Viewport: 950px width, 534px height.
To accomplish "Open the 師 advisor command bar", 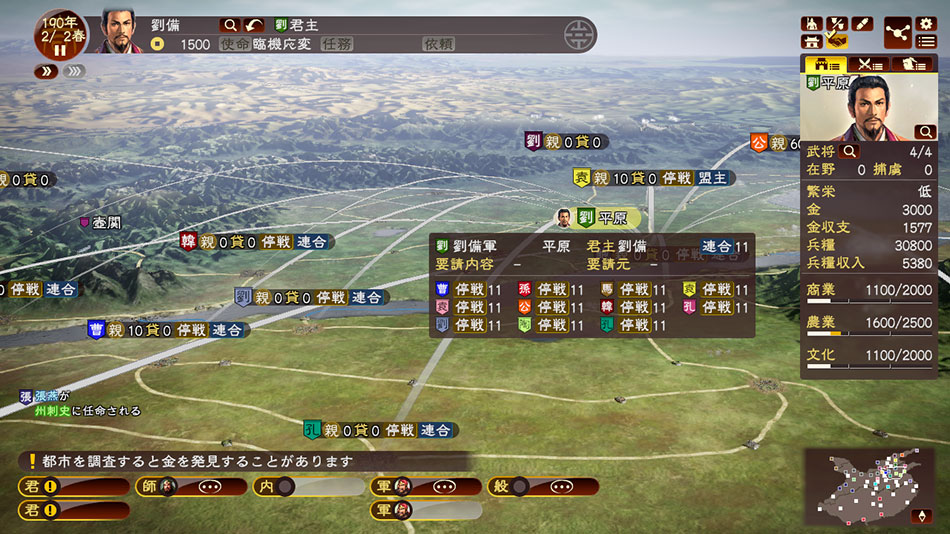I will click(191, 487).
